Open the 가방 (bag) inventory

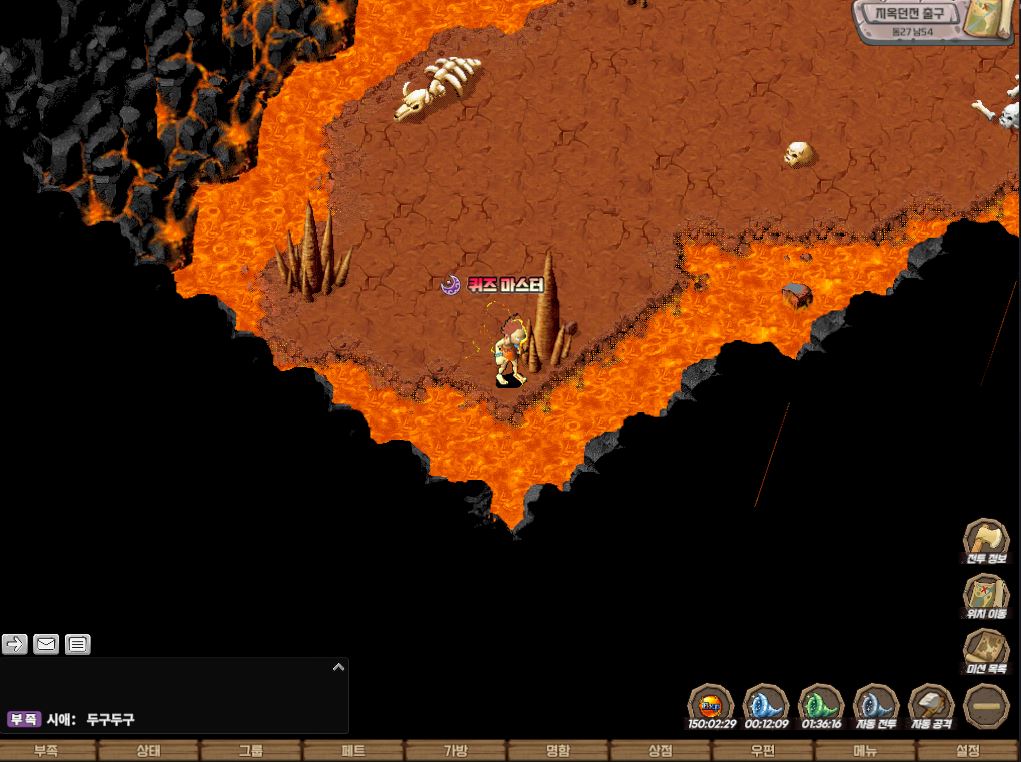click(x=456, y=751)
